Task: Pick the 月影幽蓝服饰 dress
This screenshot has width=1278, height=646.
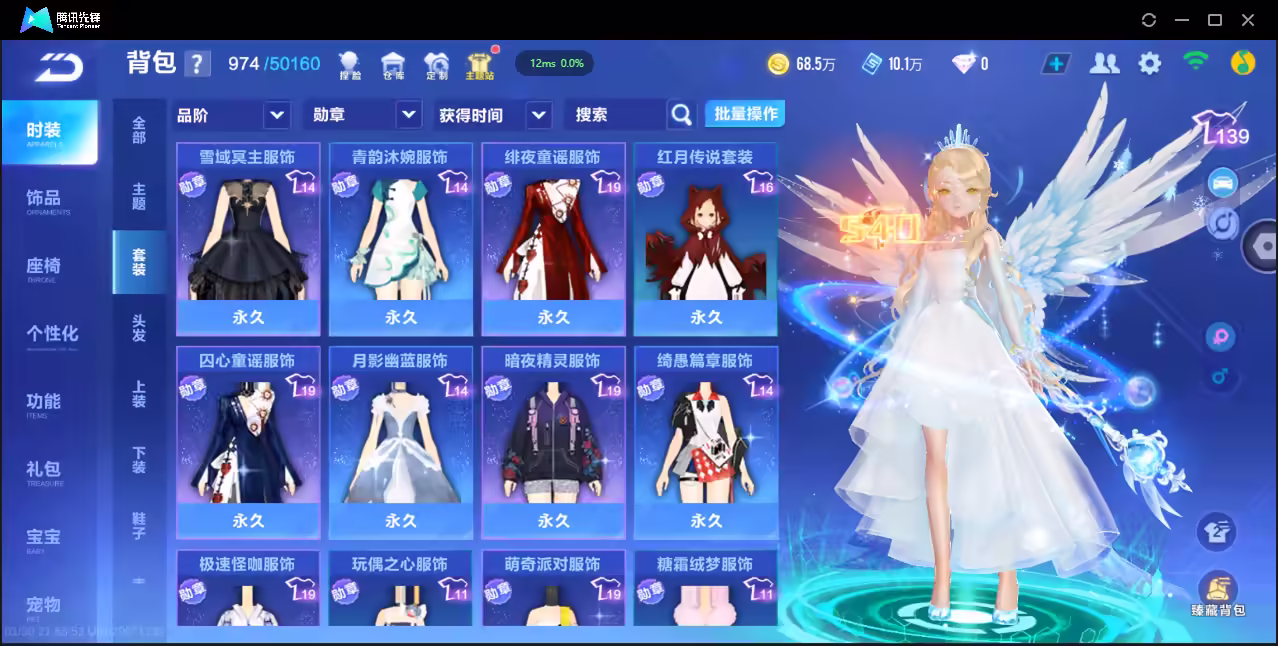Action: [400, 442]
